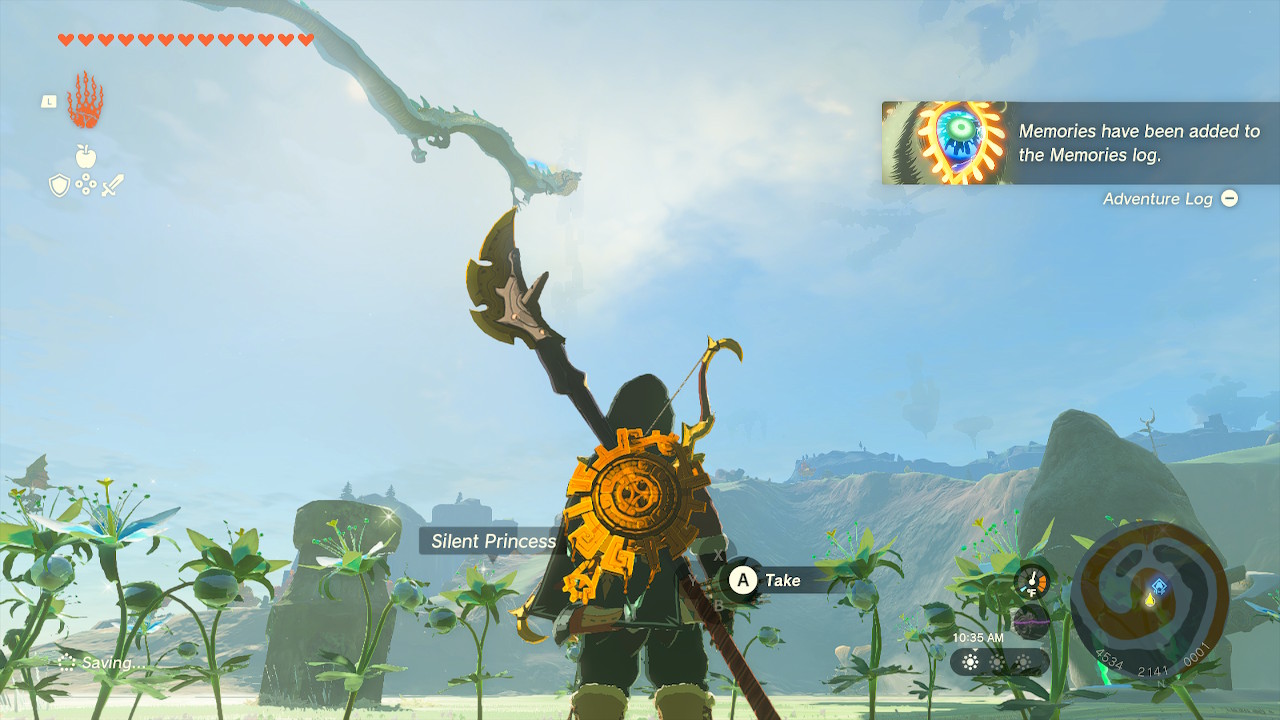The image size is (1280, 720).
Task: Click the apple food slot icon
Action: pyautogui.click(x=85, y=156)
